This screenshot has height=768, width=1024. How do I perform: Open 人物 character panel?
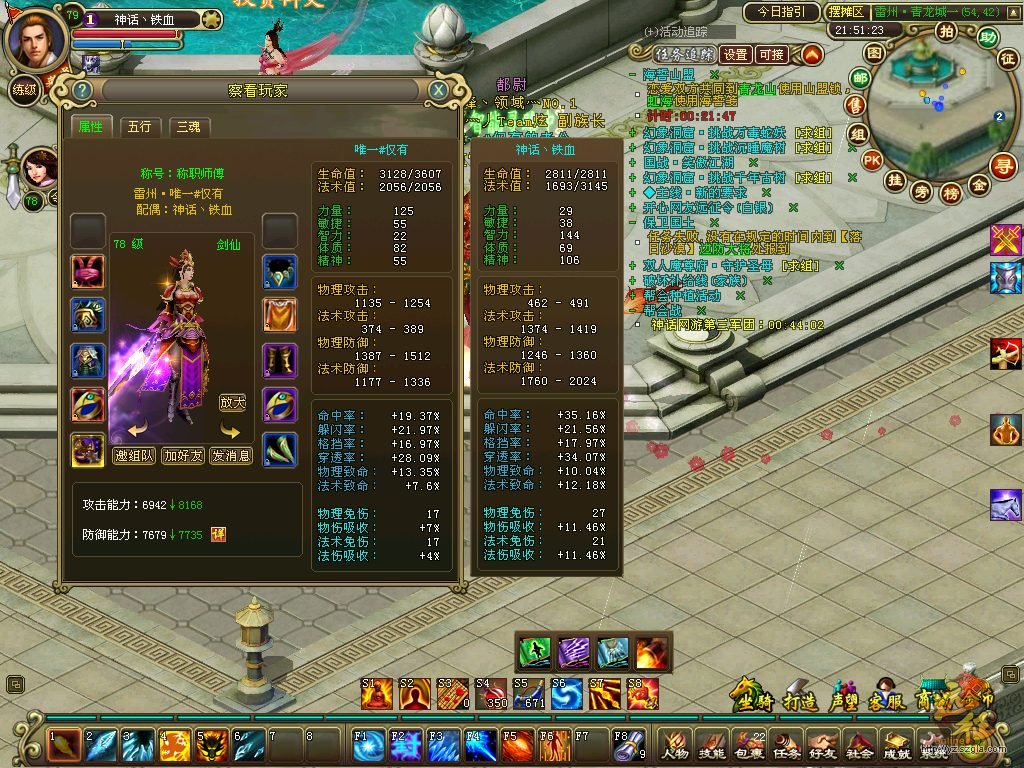[676, 745]
